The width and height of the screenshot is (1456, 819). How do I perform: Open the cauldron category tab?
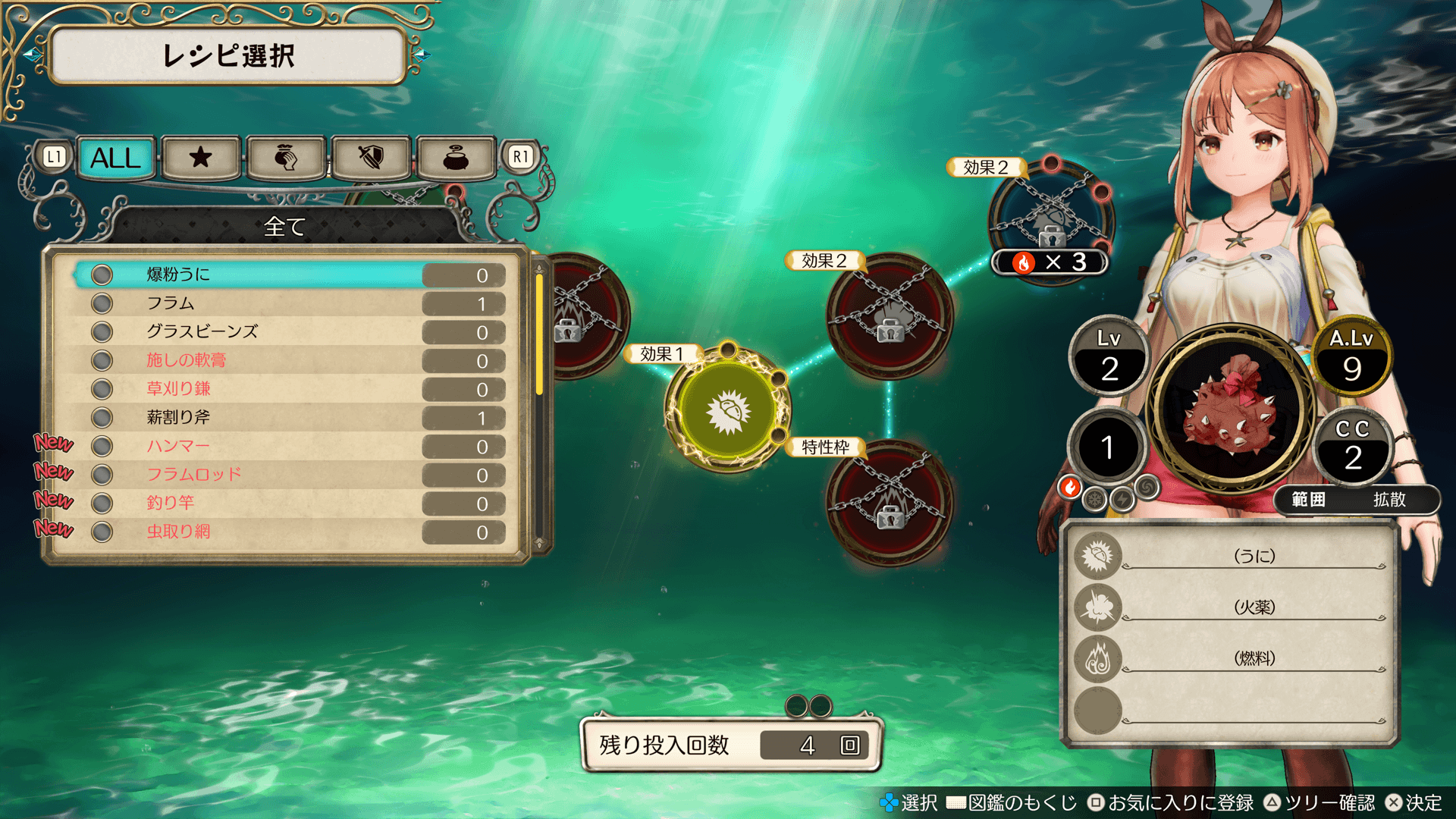pyautogui.click(x=456, y=158)
